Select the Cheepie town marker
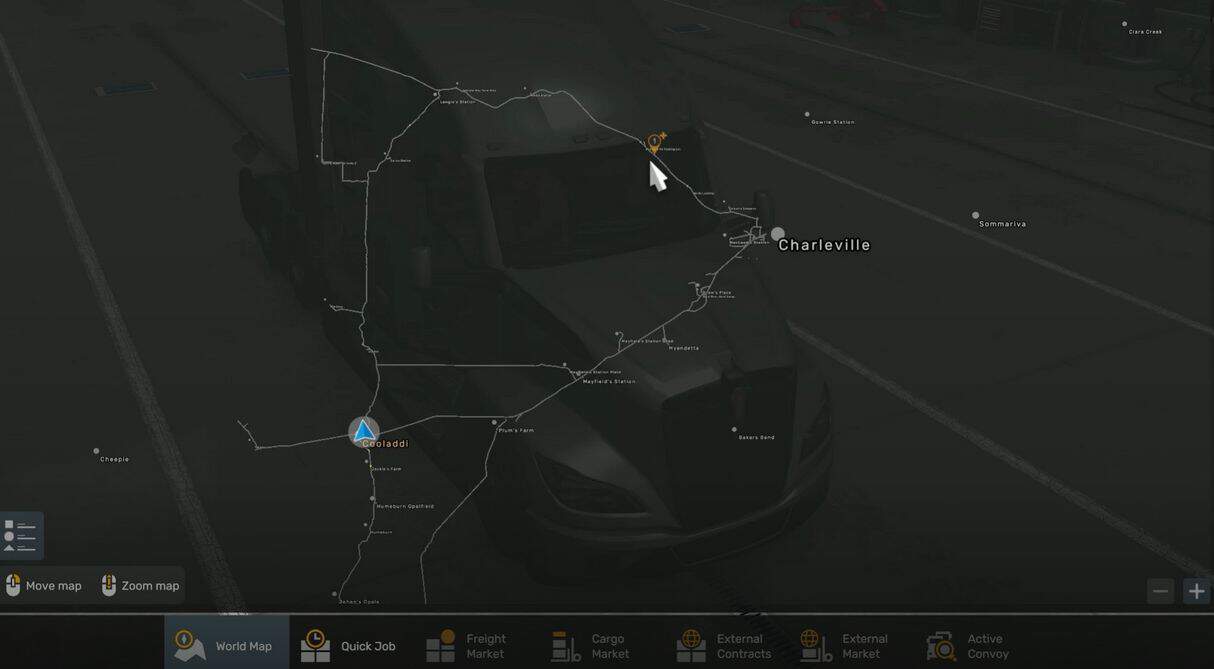The width and height of the screenshot is (1214, 669). tap(97, 451)
